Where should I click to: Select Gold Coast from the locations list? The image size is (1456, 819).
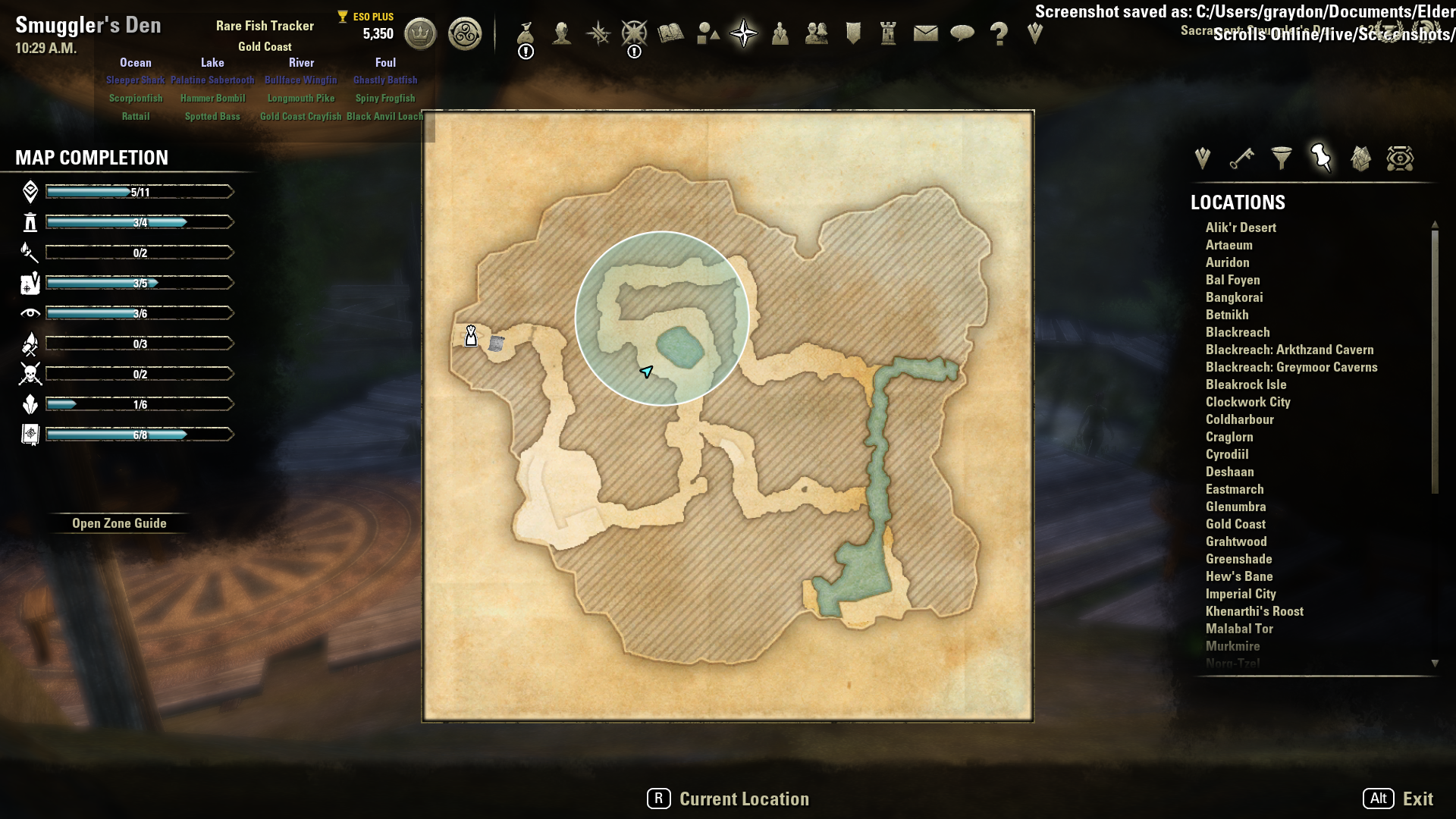pos(1235,524)
